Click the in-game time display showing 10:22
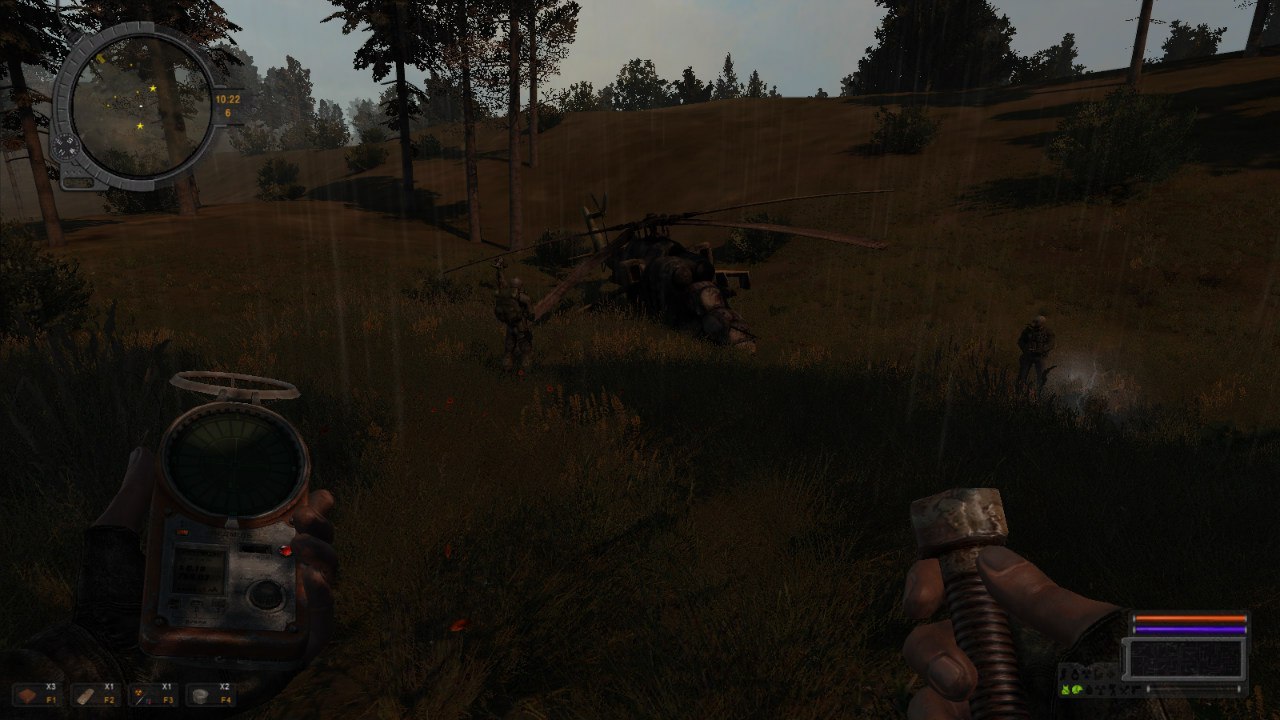1280x720 pixels. 227,99
